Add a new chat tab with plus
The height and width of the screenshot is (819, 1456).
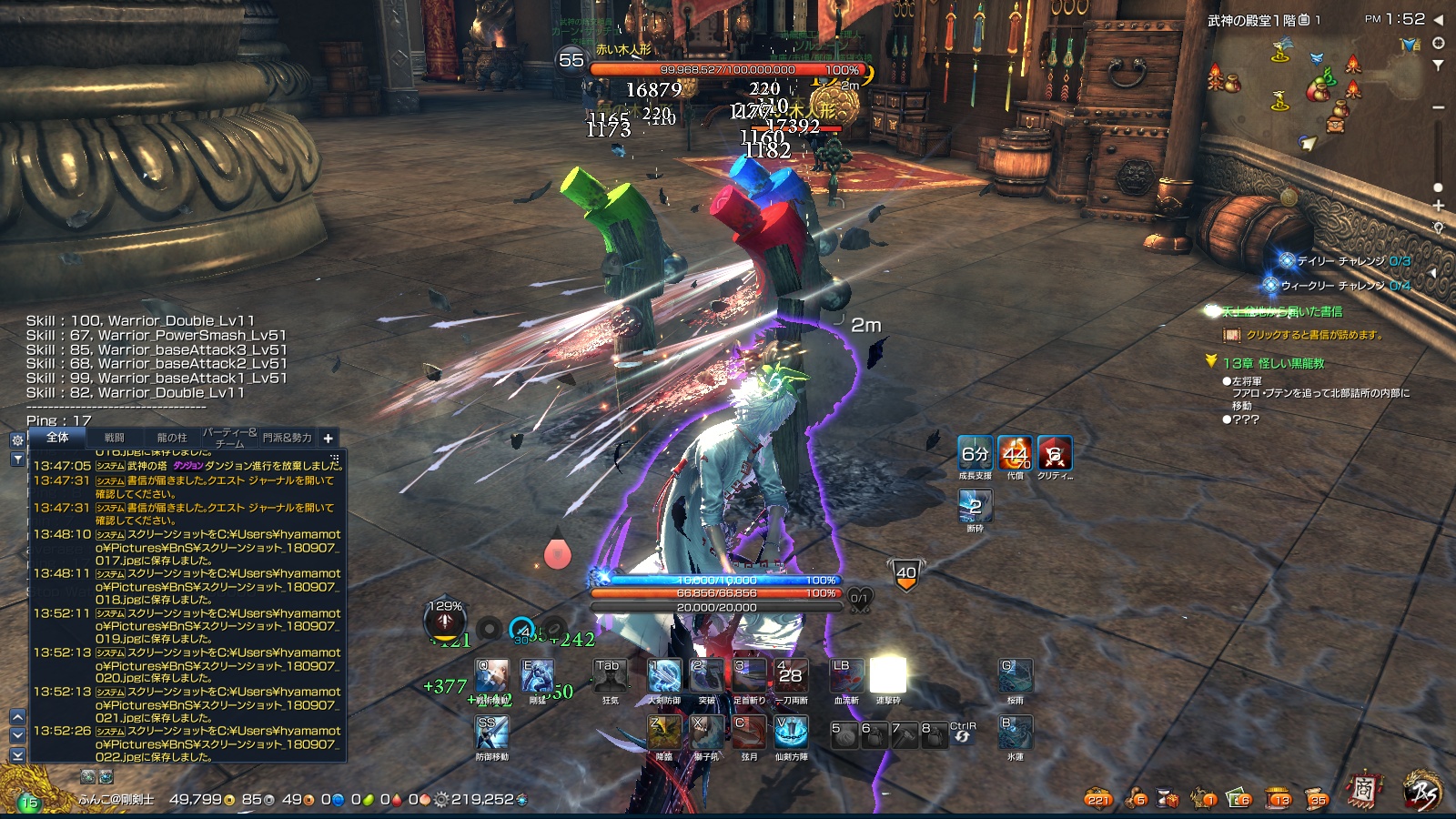[x=329, y=438]
